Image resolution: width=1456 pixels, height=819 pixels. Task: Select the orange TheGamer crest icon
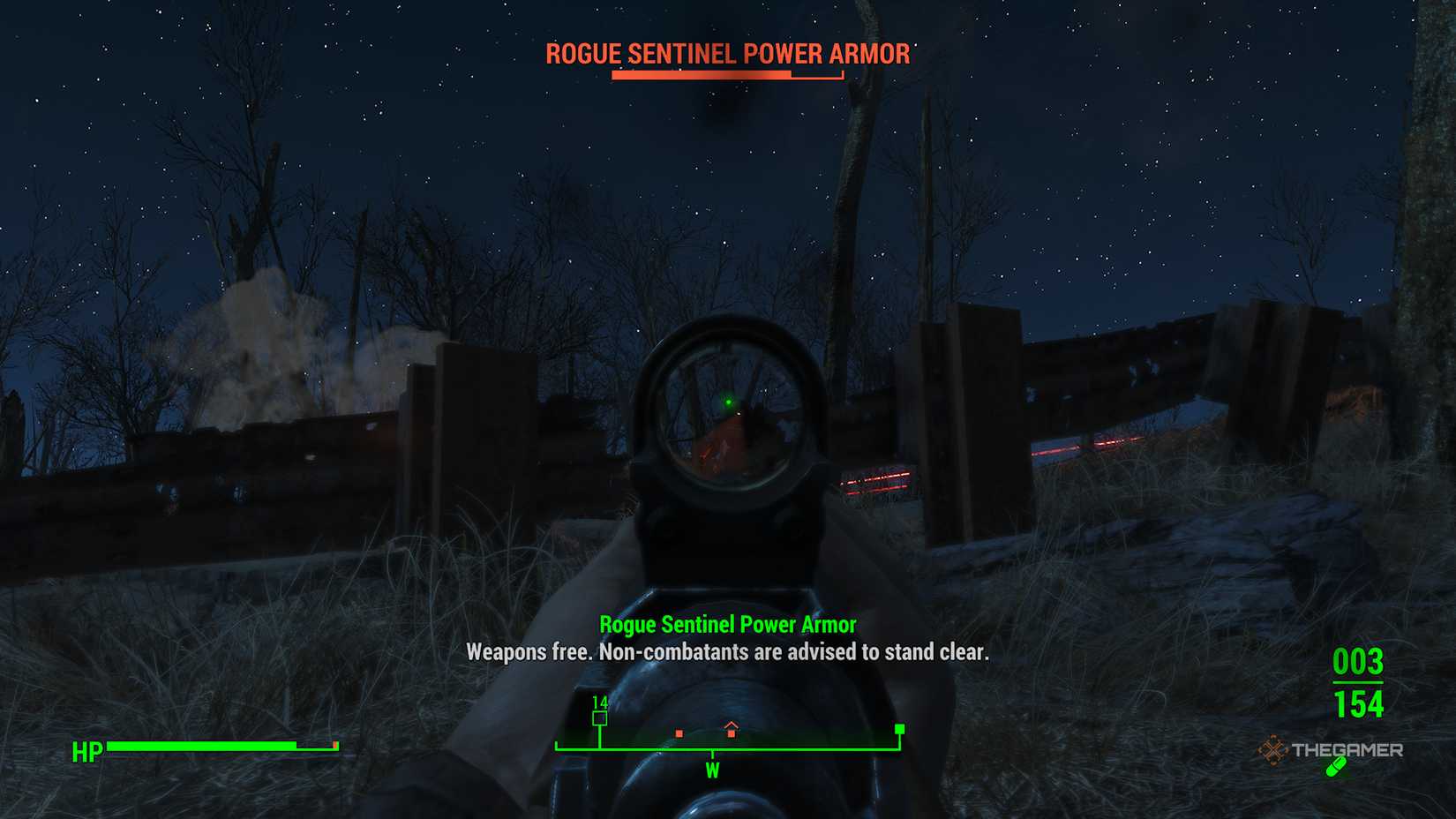pos(1273,748)
